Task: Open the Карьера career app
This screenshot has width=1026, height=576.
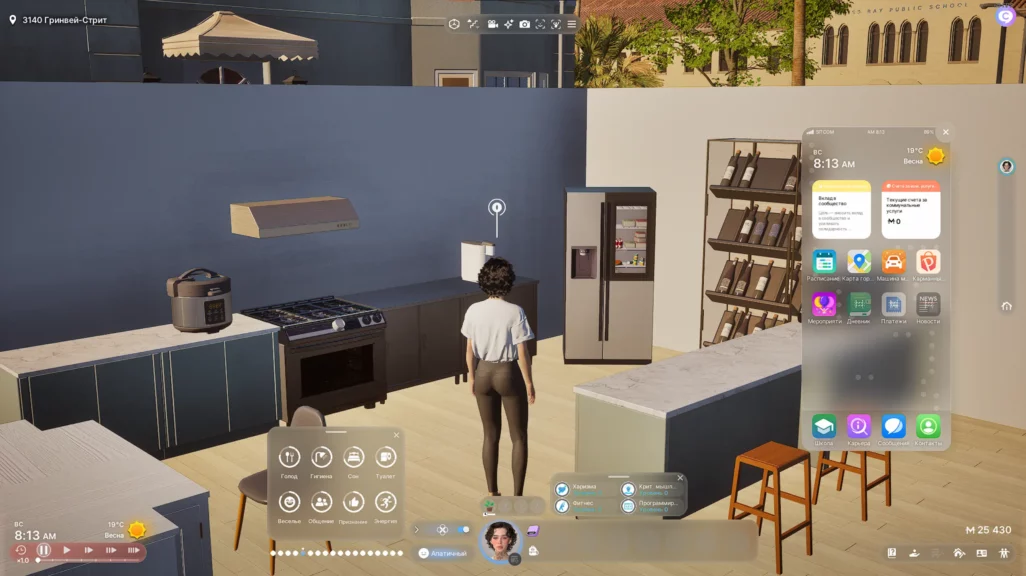Action: pyautogui.click(x=859, y=426)
